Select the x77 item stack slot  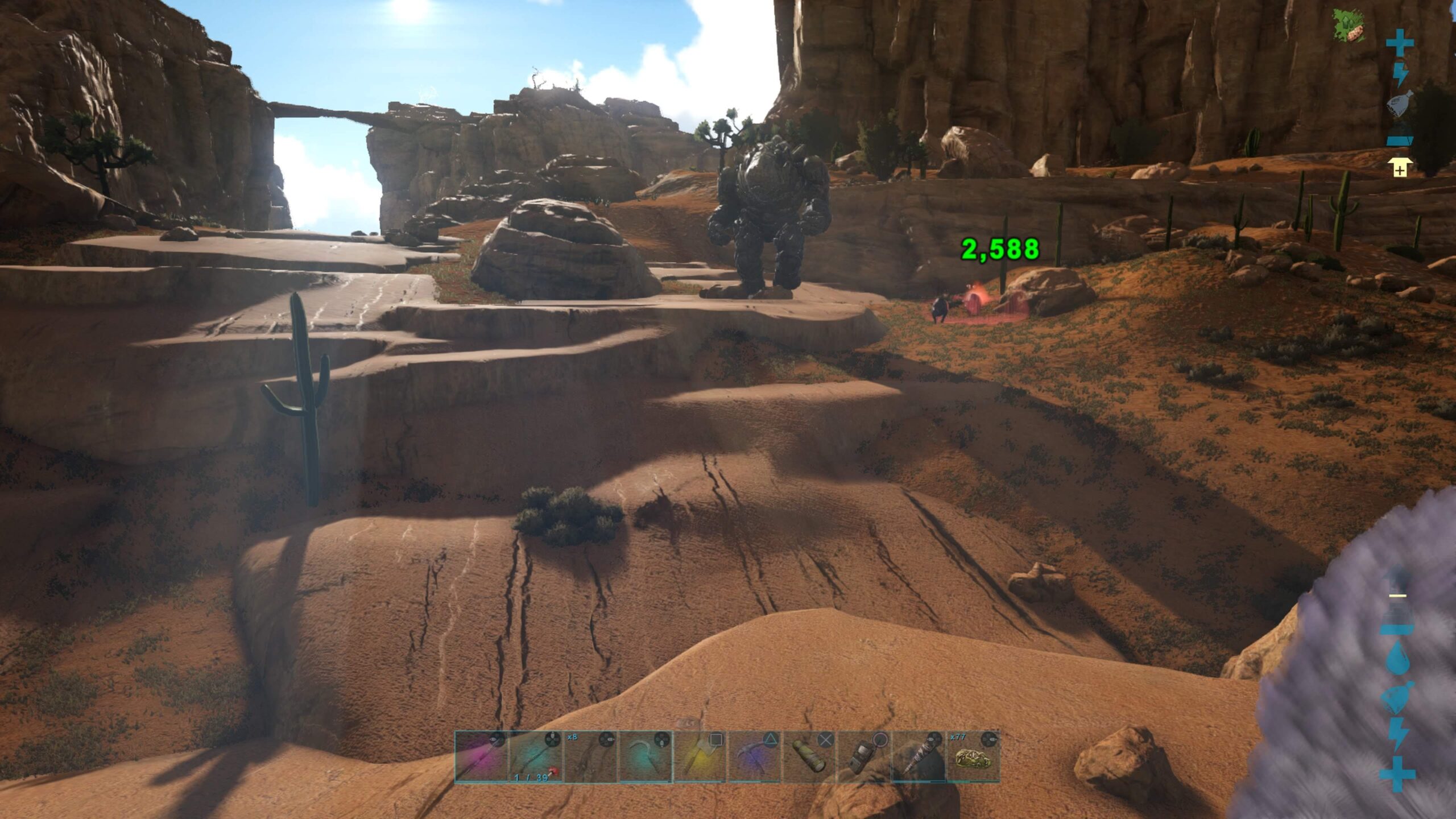tap(973, 757)
